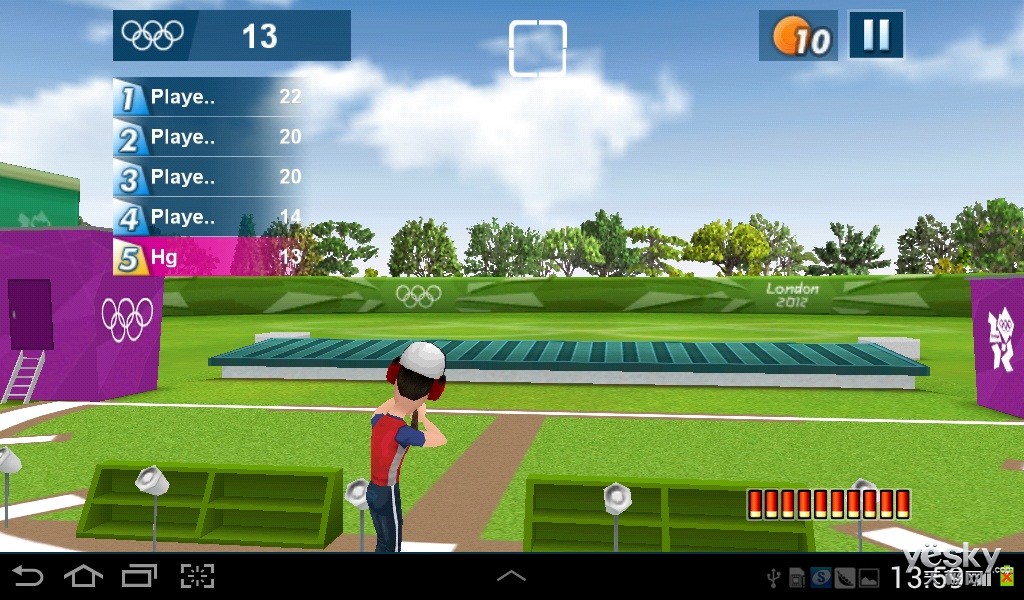
Task: Open the system clock status panel
Action: (923, 577)
